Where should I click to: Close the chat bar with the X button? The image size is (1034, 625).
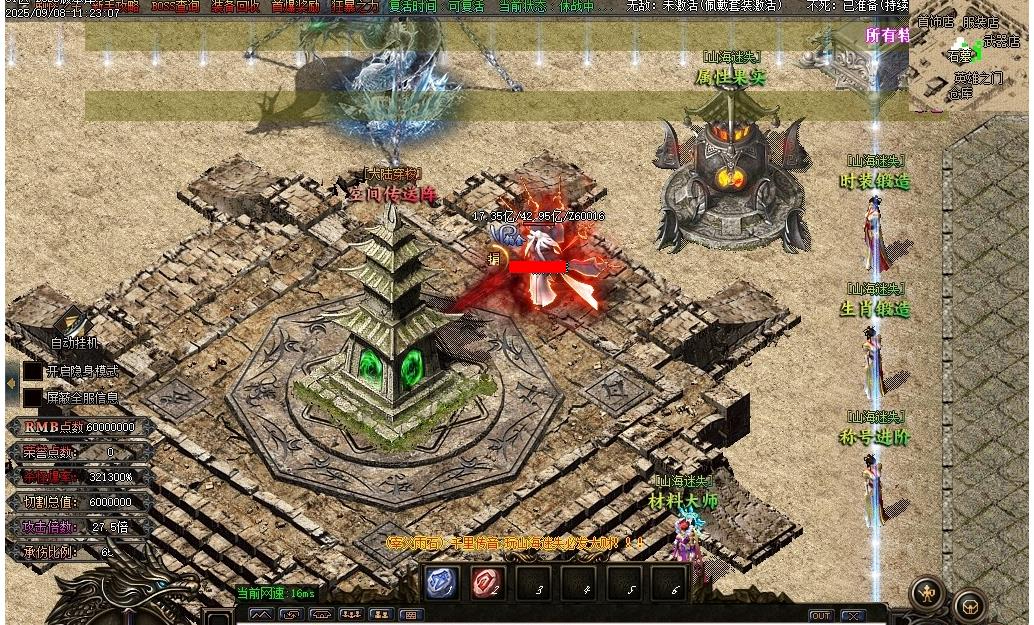pyautogui.click(x=852, y=616)
